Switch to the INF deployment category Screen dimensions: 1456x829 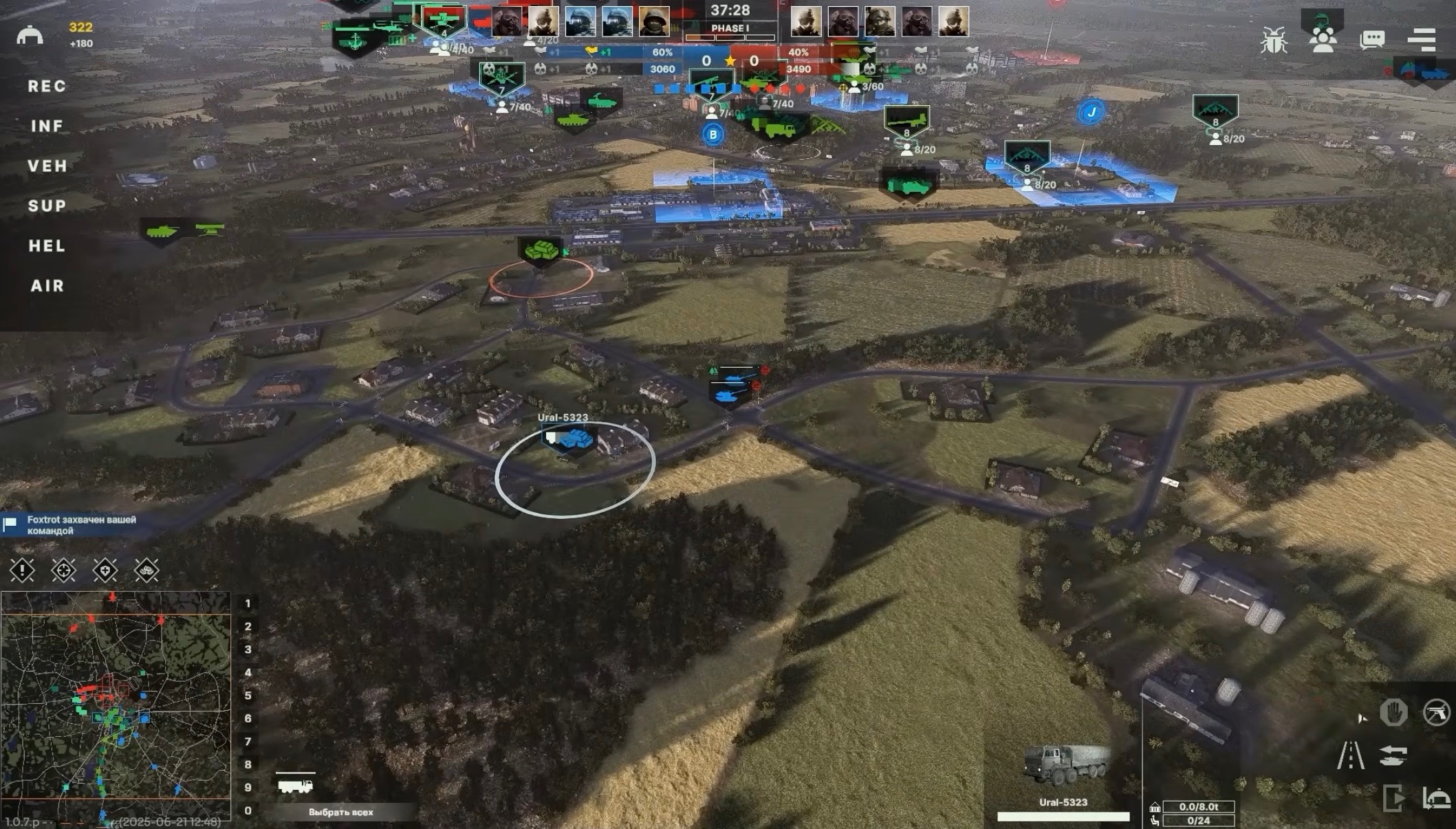pyautogui.click(x=47, y=126)
